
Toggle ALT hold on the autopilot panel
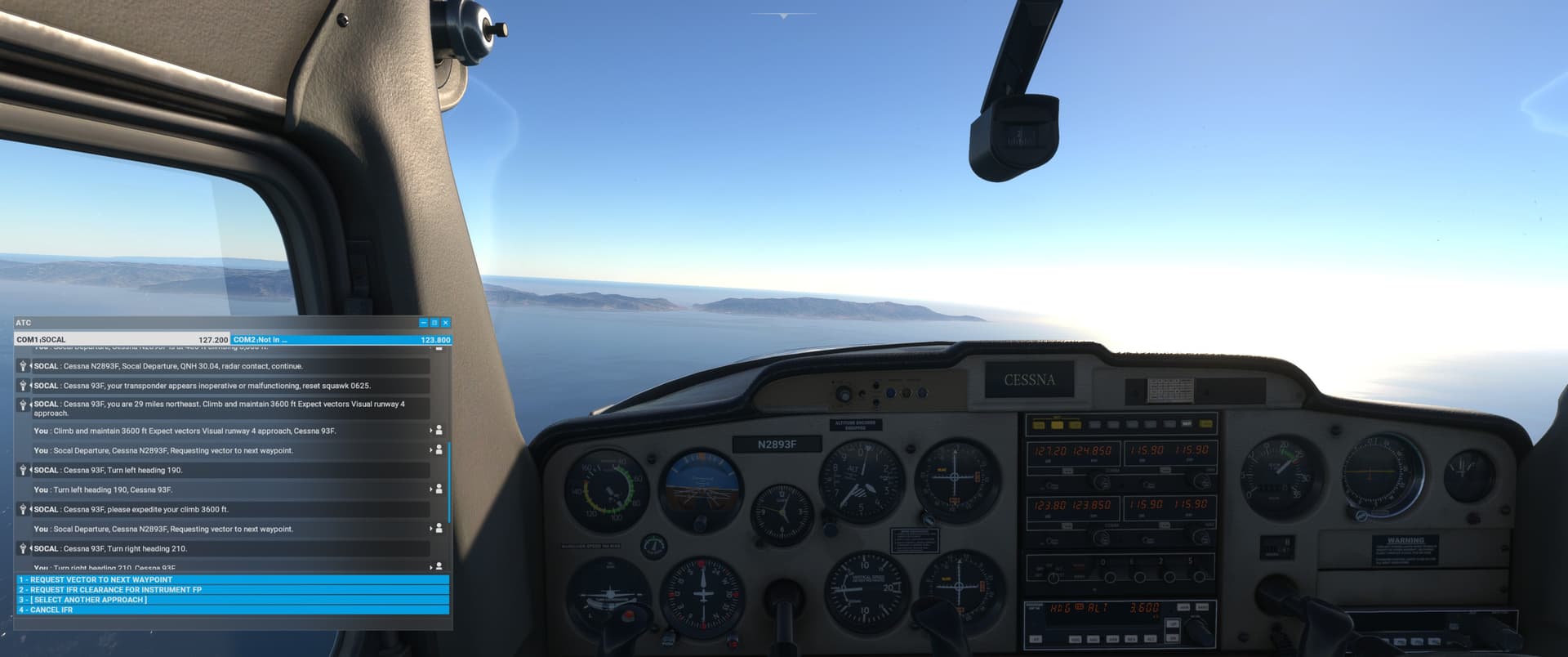click(x=1149, y=639)
